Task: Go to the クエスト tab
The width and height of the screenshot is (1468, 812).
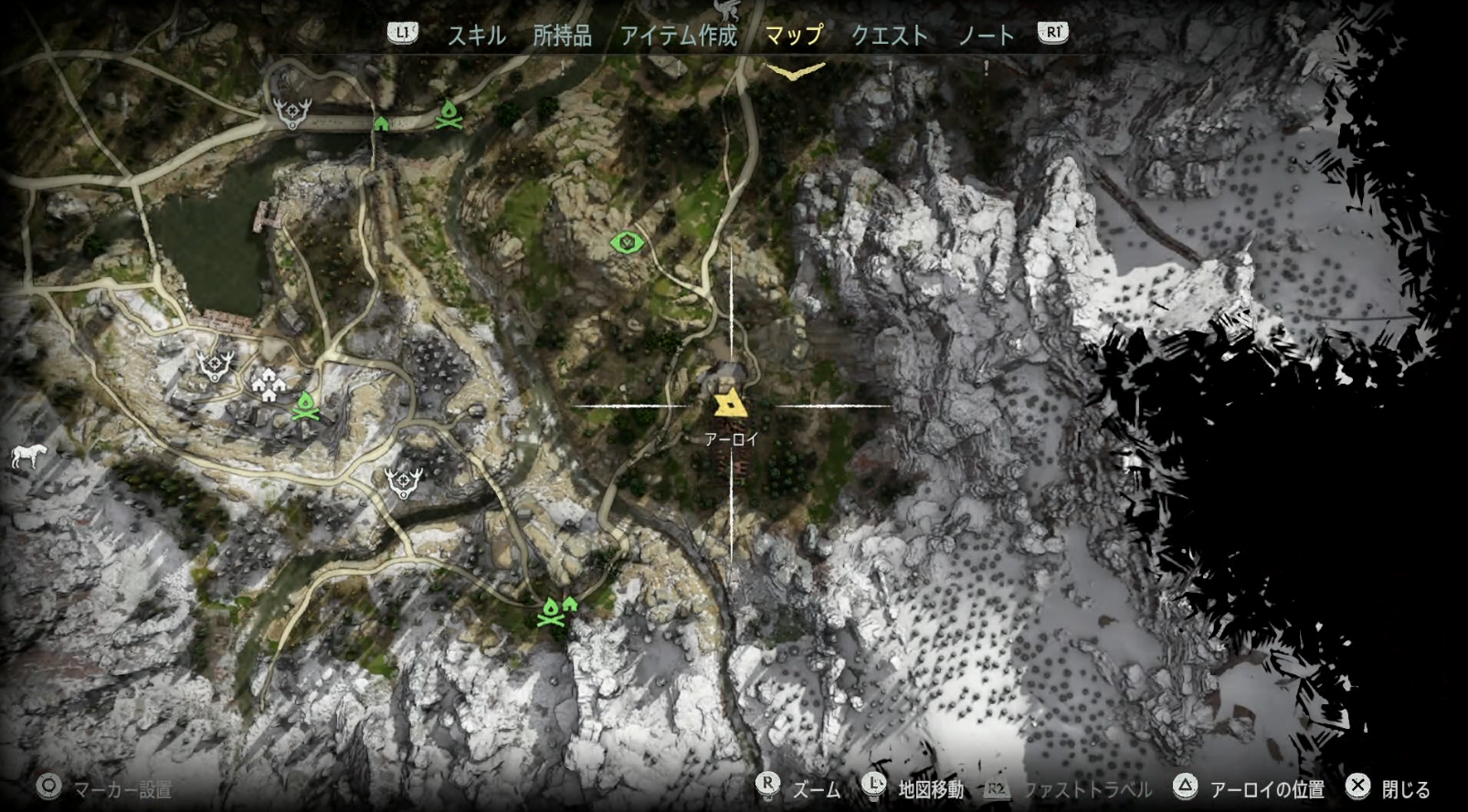Action: [888, 36]
